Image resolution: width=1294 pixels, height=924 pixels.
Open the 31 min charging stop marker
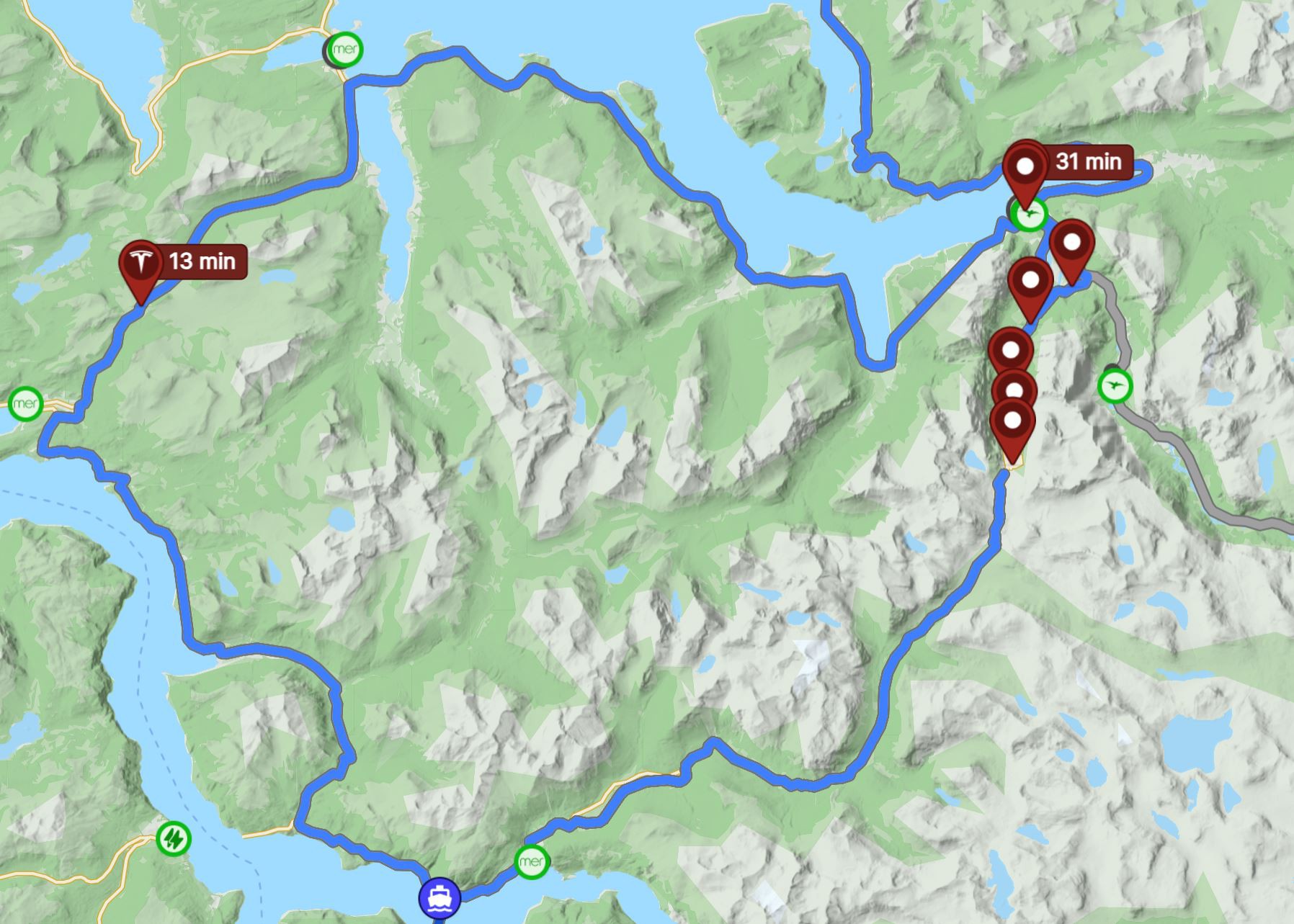[1025, 169]
